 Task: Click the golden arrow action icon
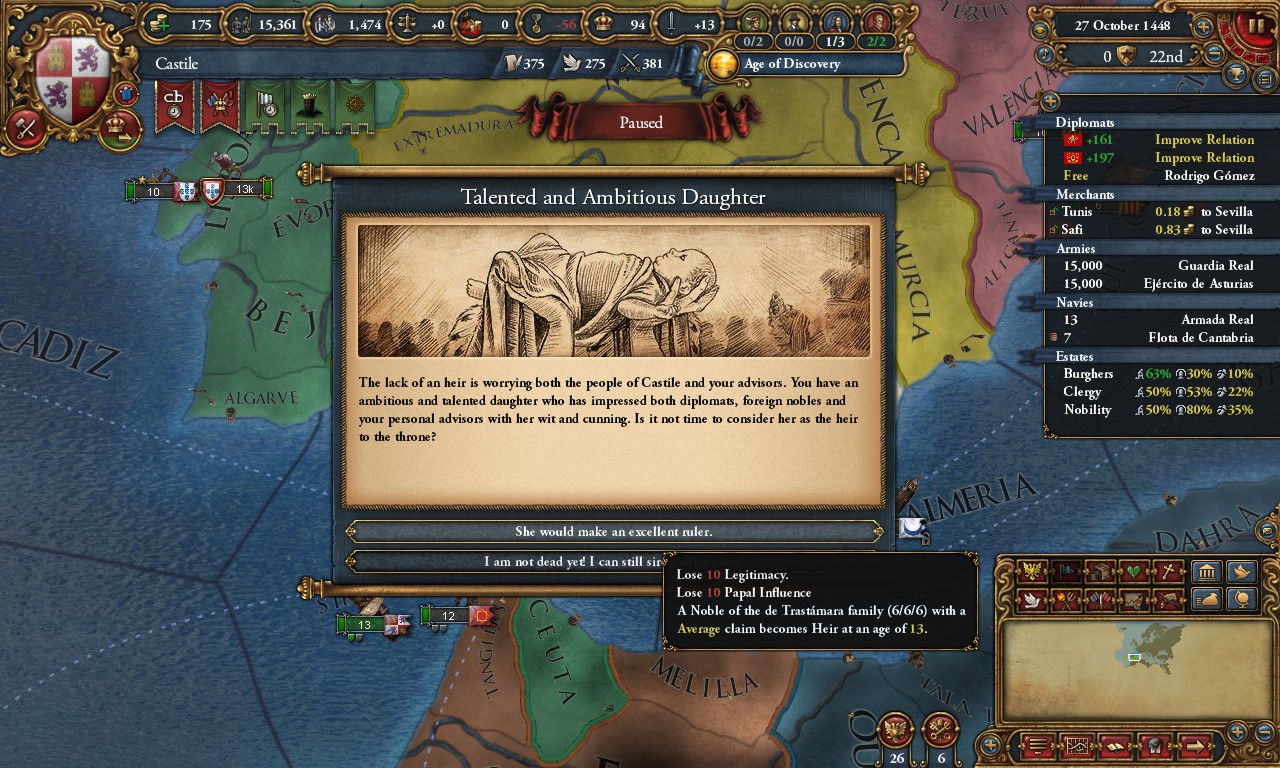(x=1195, y=746)
